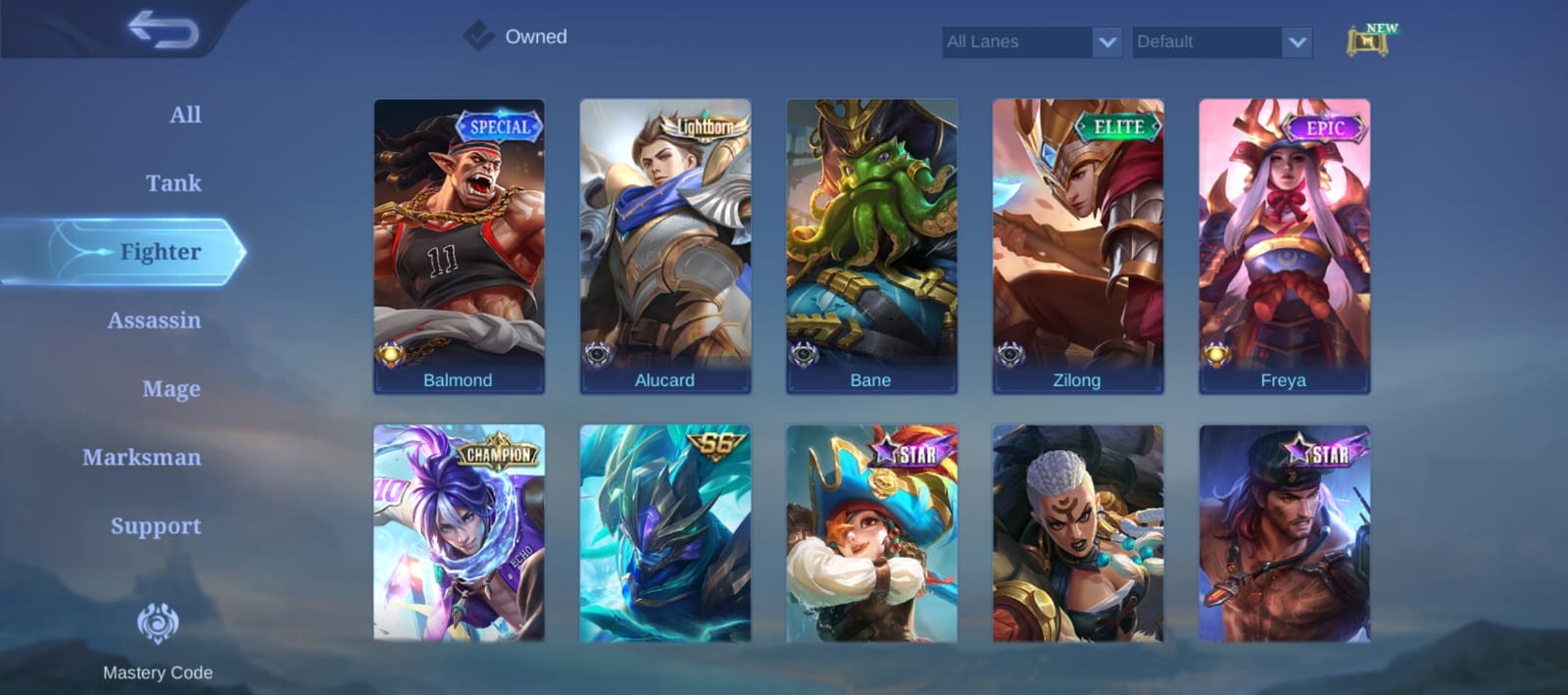Switch to the Assassin category

point(154,321)
